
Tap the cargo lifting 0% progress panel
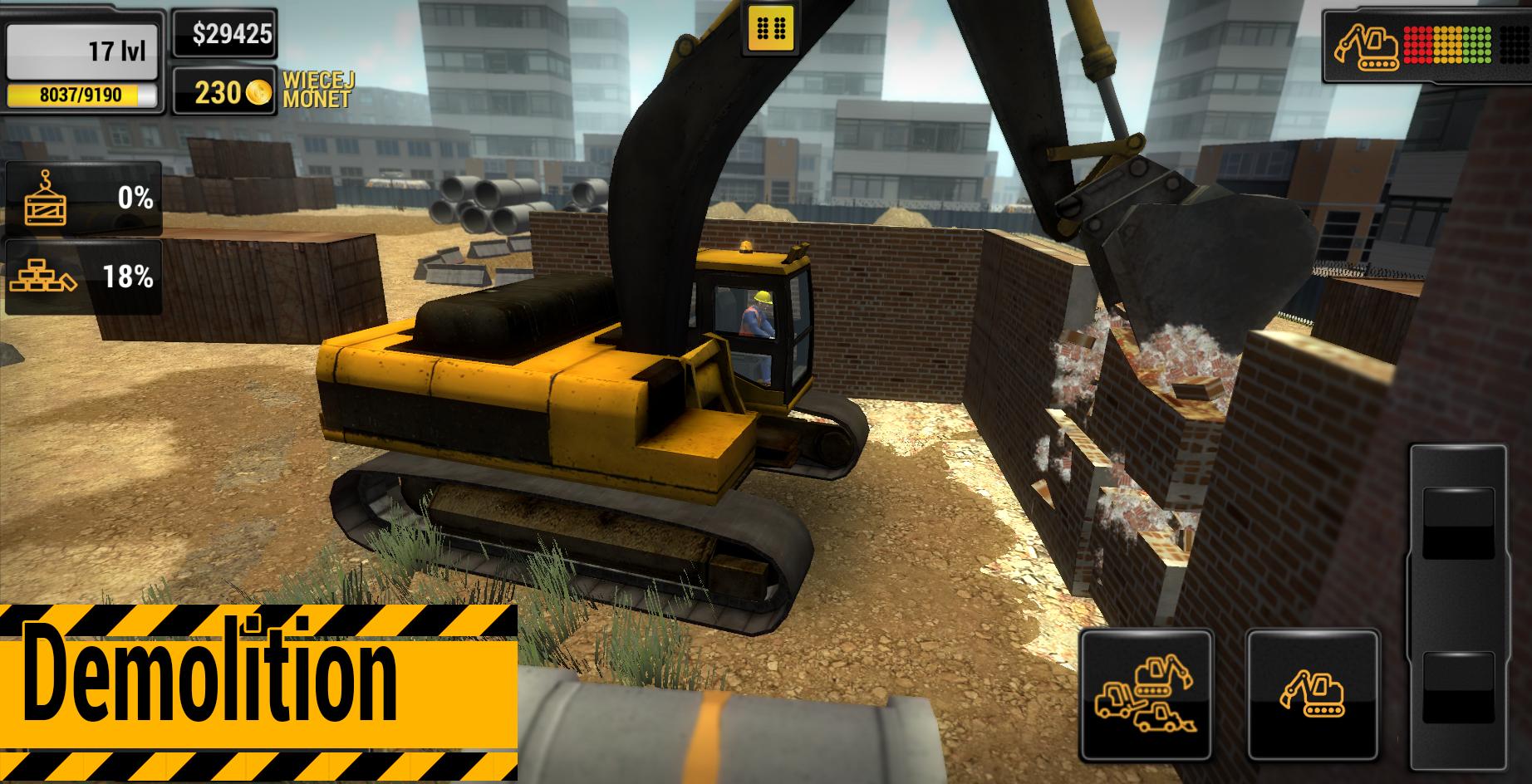(x=83, y=198)
